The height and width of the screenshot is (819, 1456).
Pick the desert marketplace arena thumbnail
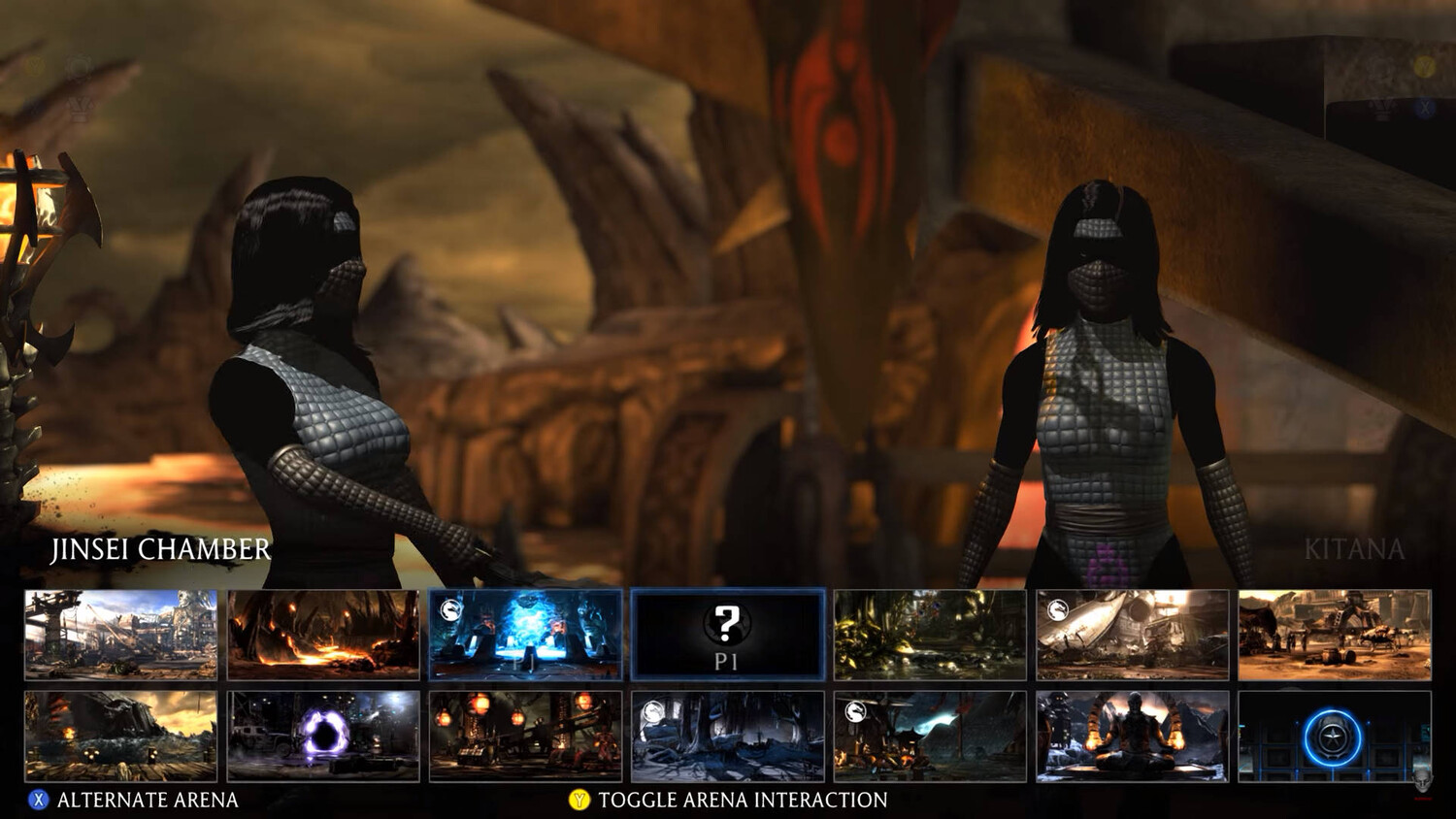tap(1335, 635)
